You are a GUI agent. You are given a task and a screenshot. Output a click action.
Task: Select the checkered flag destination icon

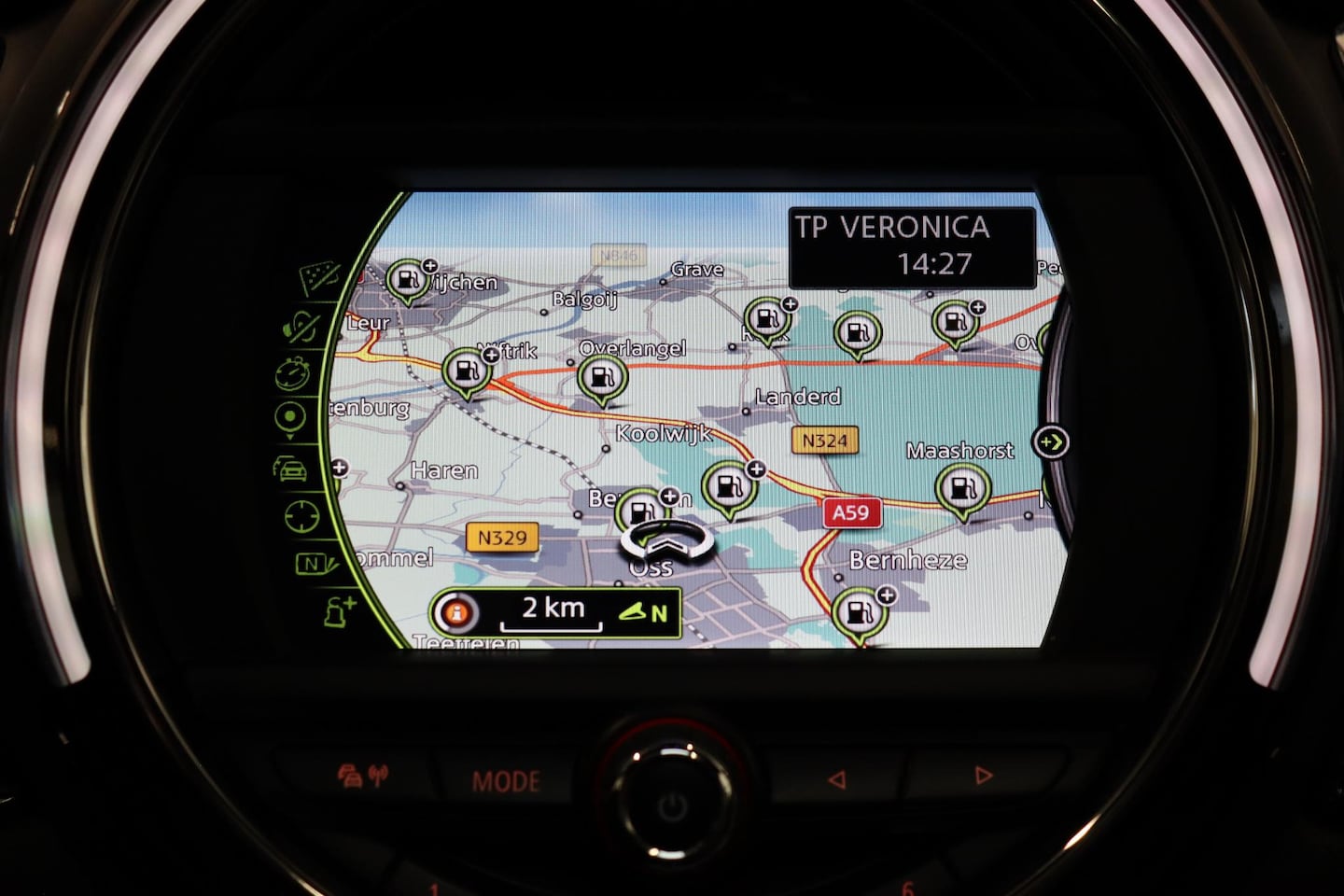tap(319, 277)
